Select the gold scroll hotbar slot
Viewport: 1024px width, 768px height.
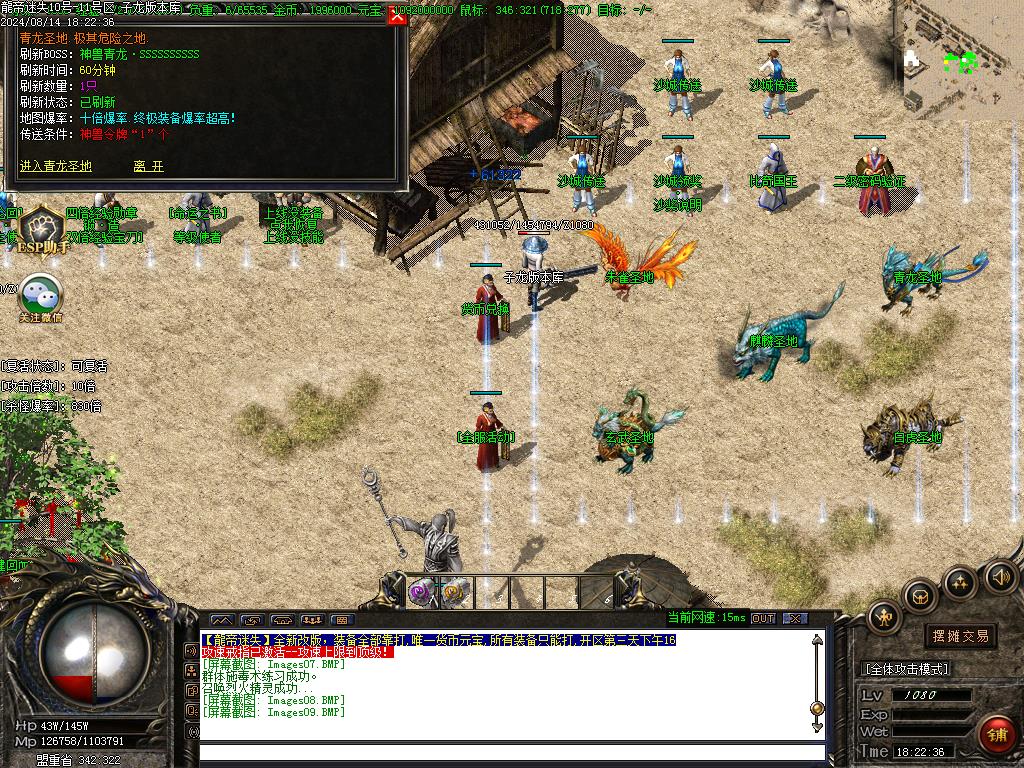pos(455,591)
